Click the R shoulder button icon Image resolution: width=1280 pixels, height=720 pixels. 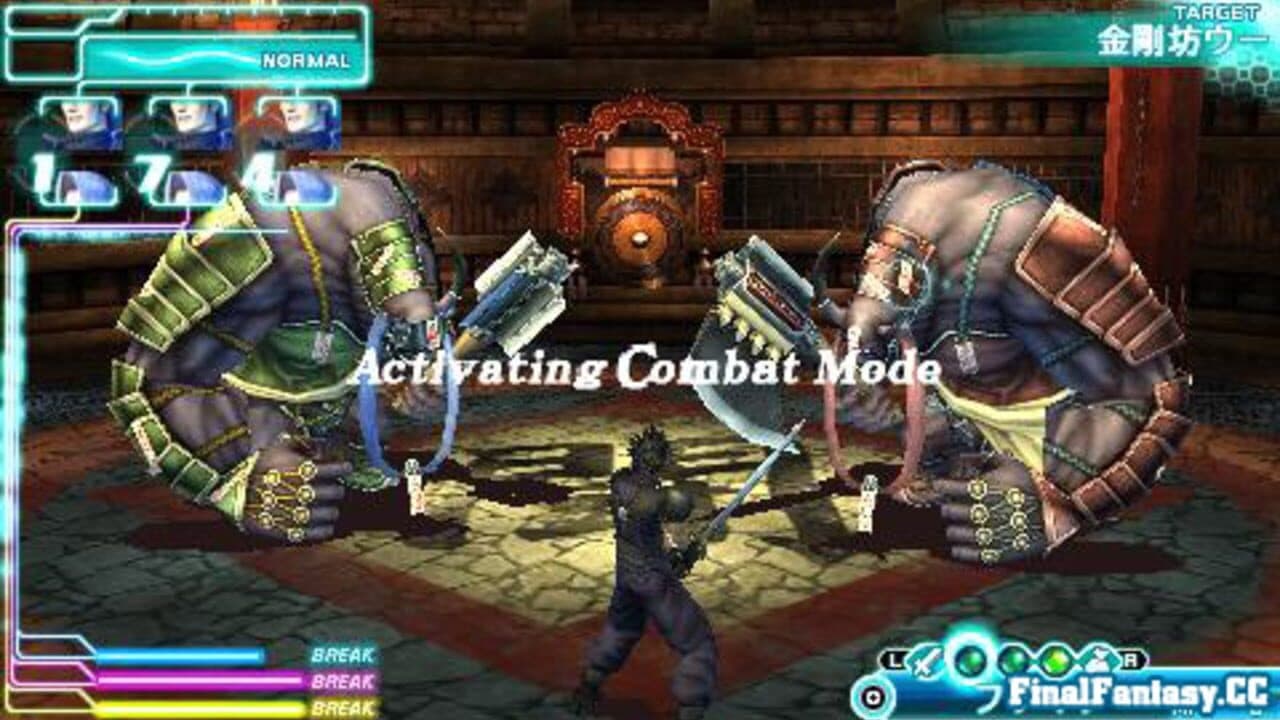(1131, 658)
